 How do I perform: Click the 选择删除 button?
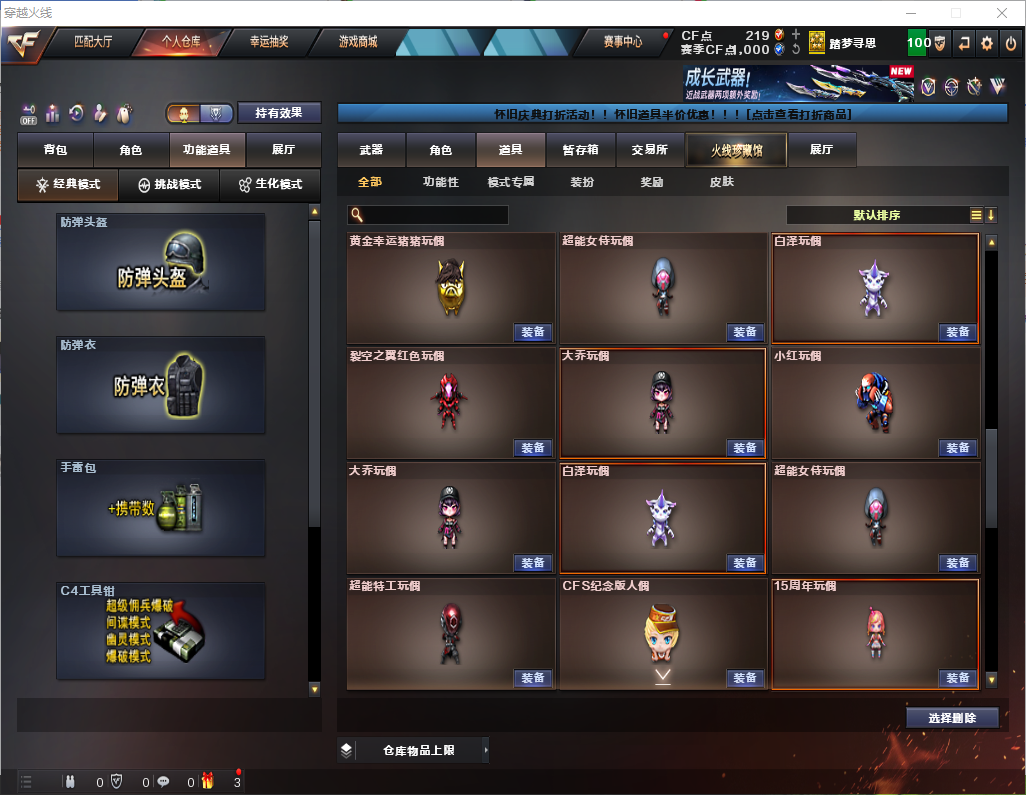pos(952,718)
